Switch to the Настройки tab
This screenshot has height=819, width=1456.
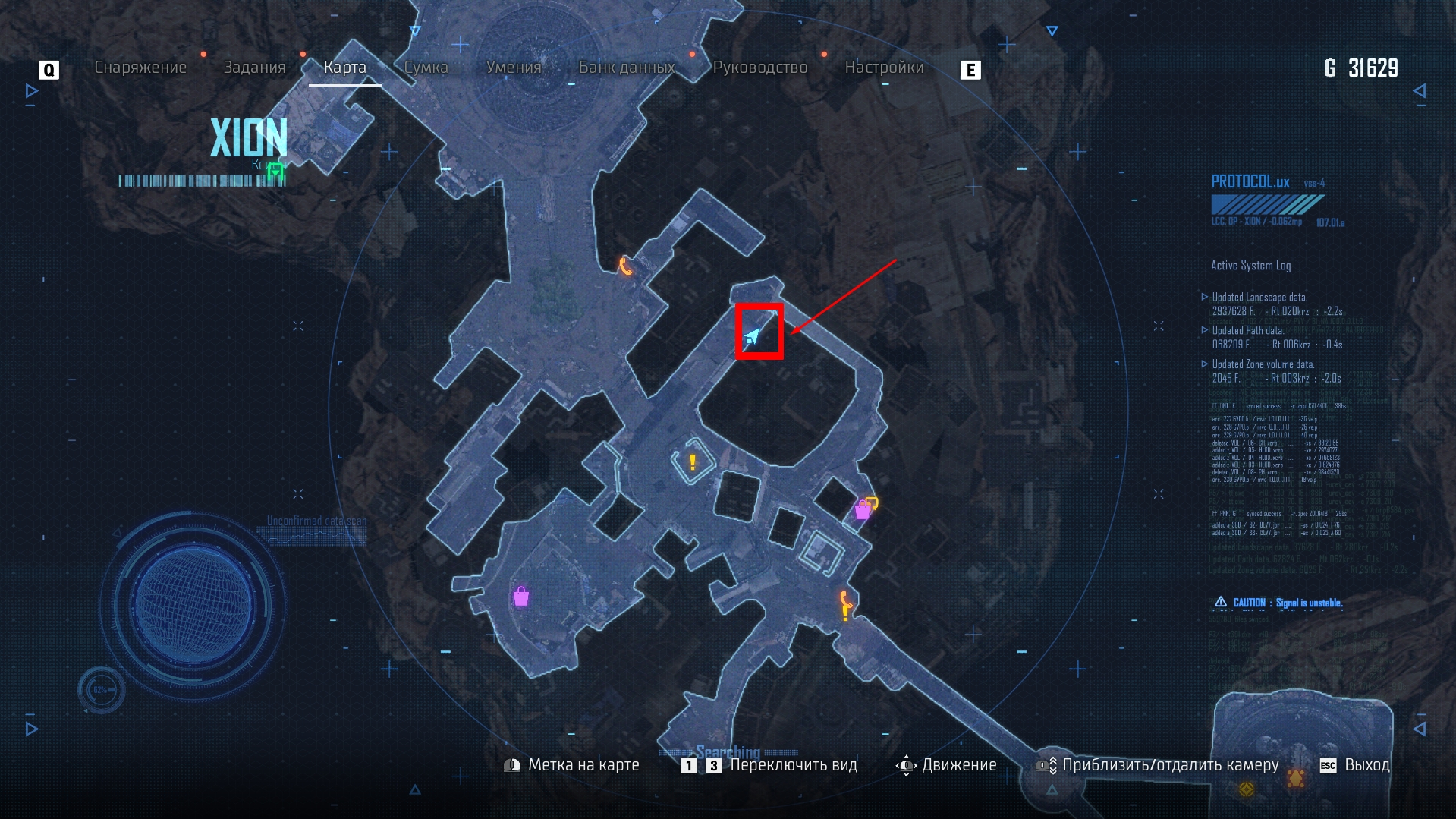[884, 68]
